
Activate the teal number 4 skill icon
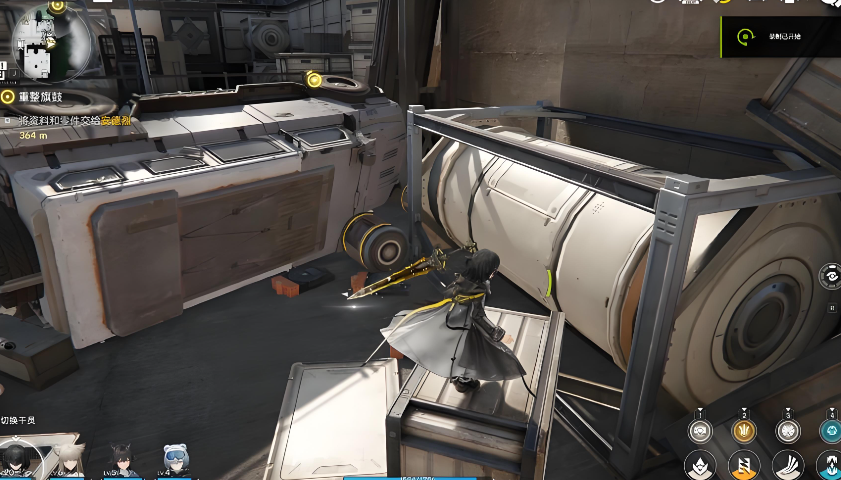830,430
